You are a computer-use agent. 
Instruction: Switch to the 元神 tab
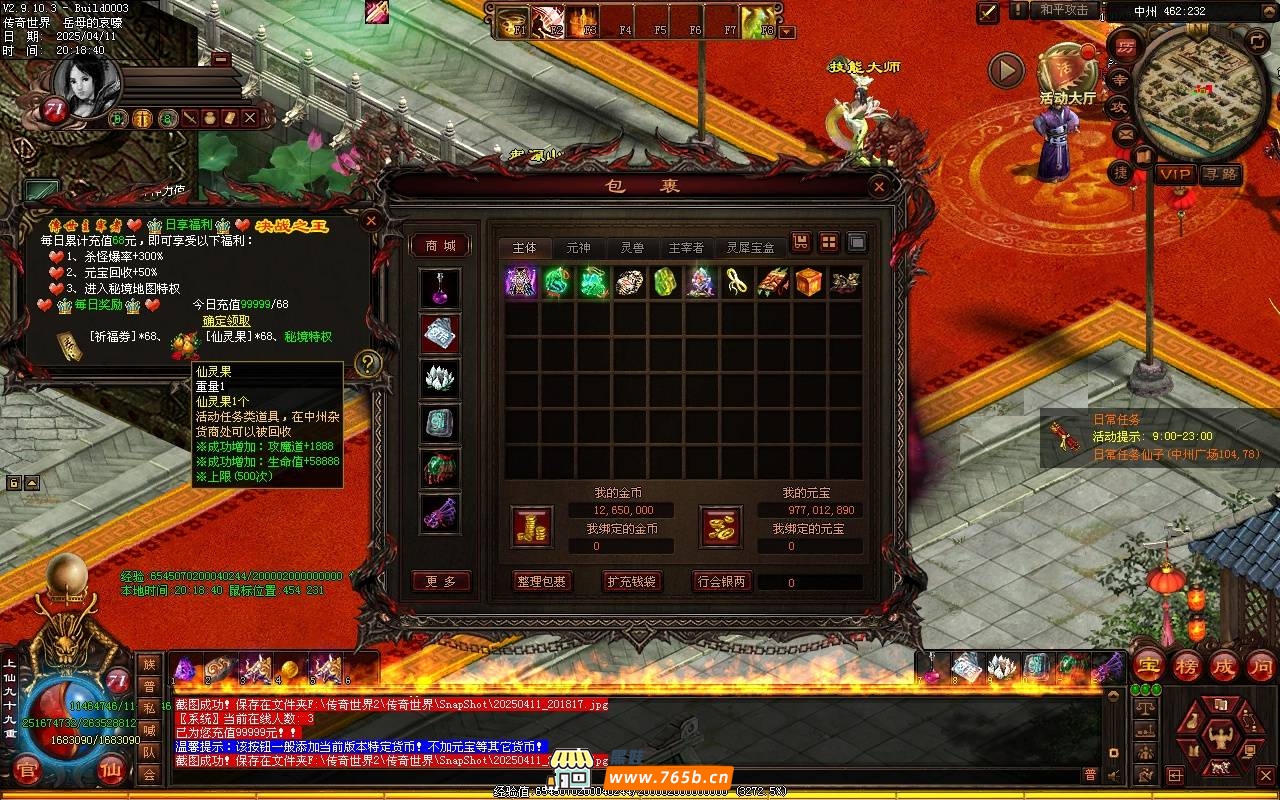pyautogui.click(x=578, y=248)
